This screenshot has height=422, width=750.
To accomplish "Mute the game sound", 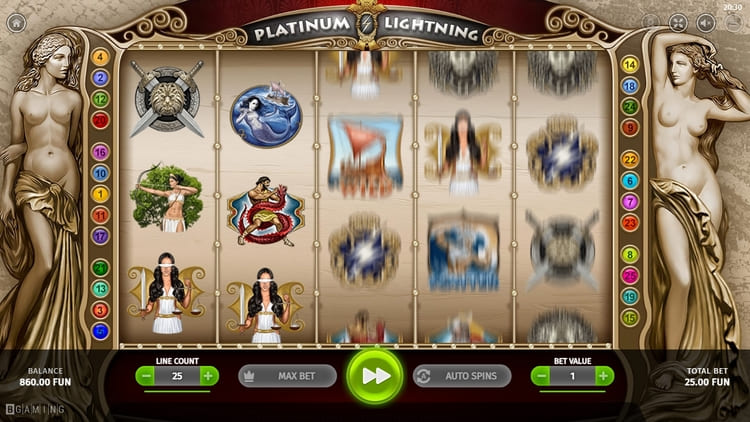I will point(705,22).
